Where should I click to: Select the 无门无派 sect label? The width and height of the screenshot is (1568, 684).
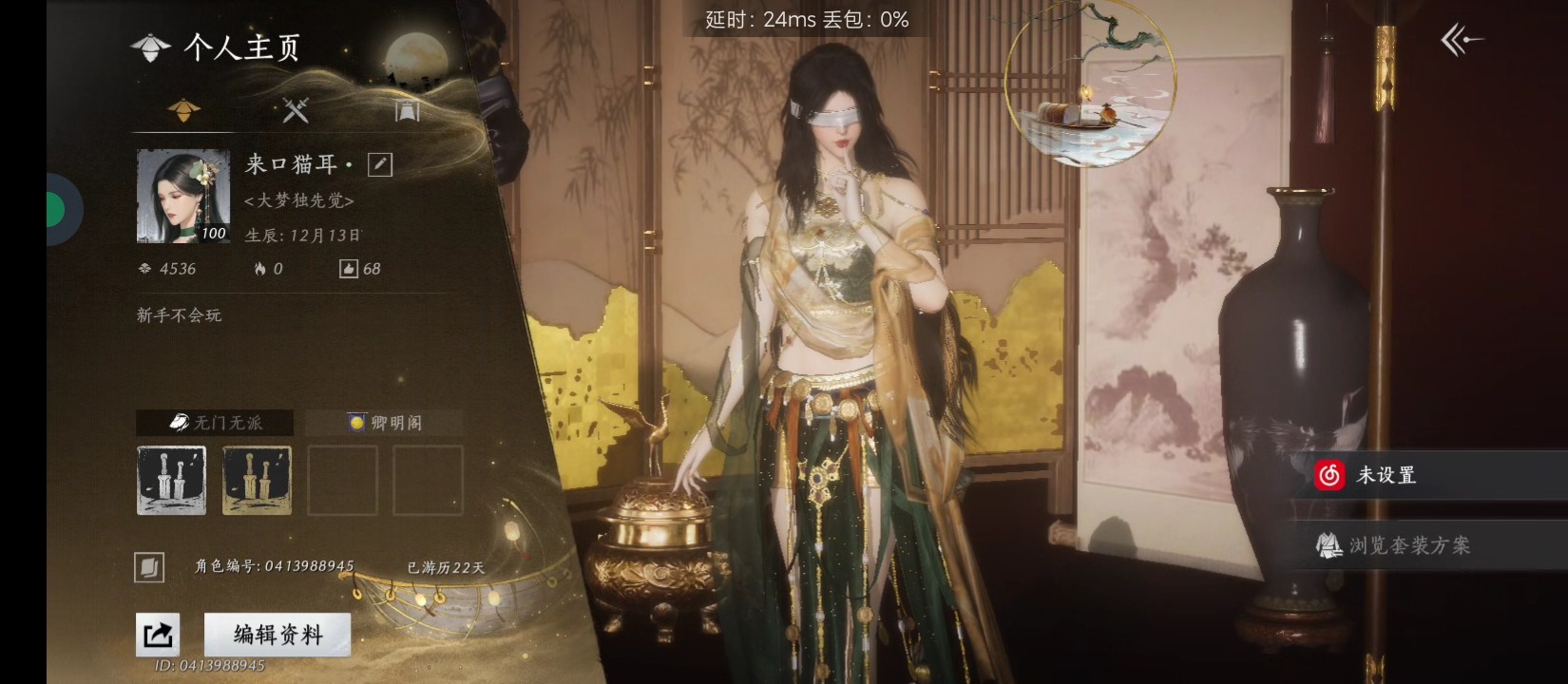click(216, 423)
